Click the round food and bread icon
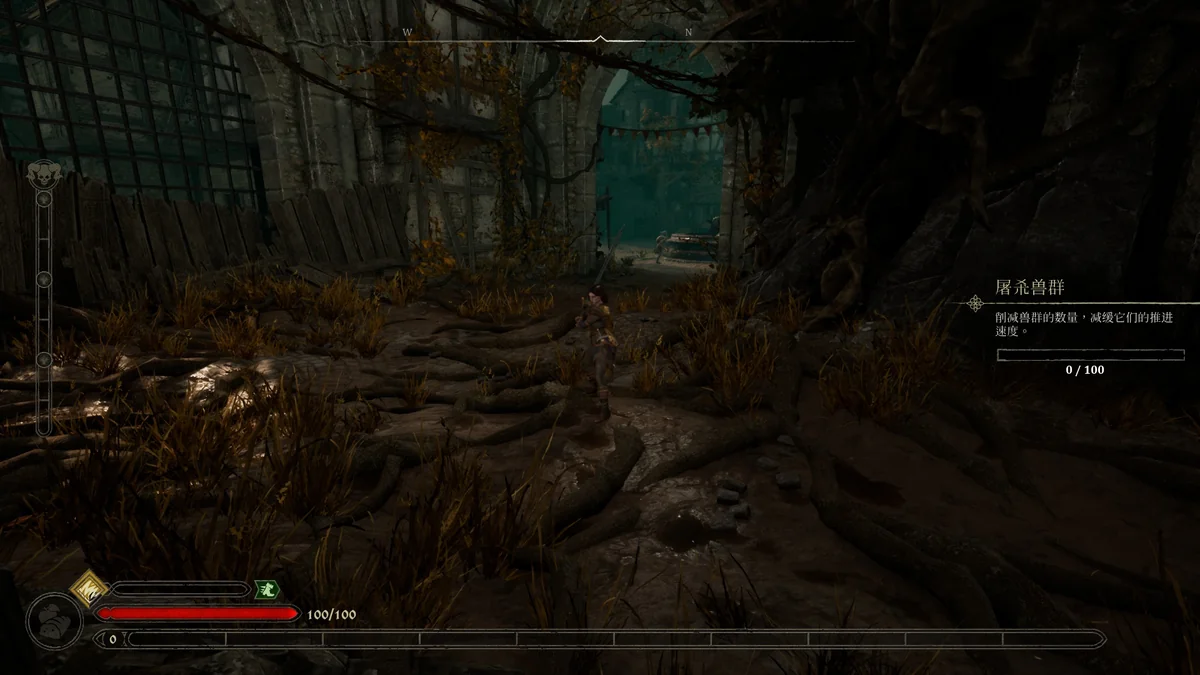The image size is (1200, 675). pos(54,620)
